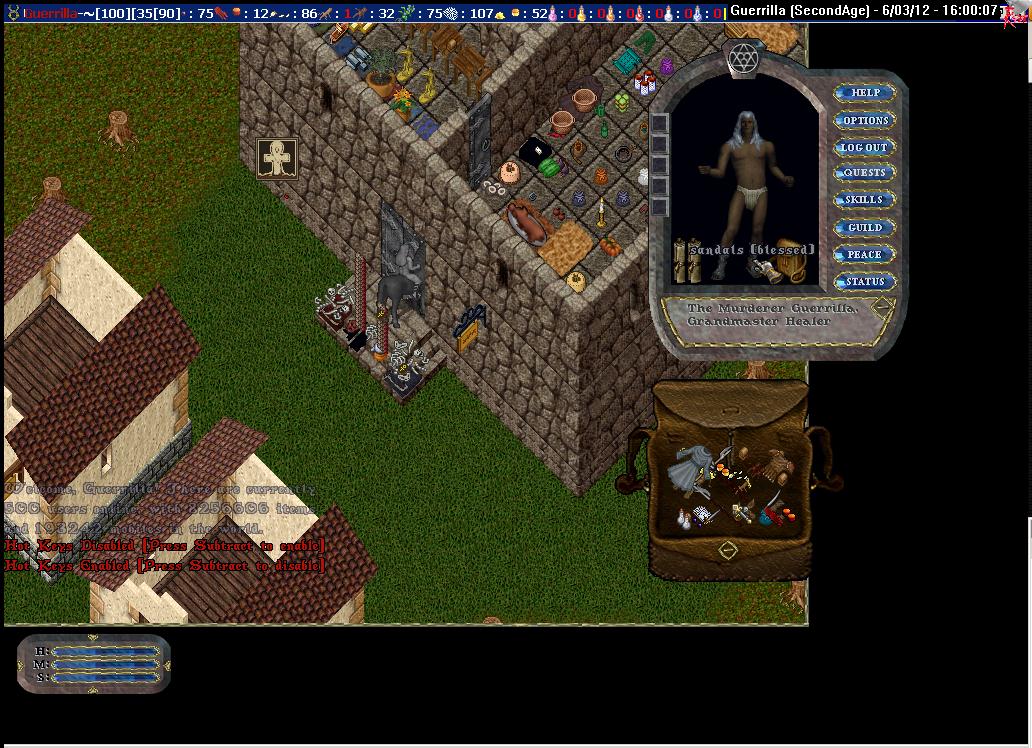
Task: Open the character Status window
Action: (x=864, y=282)
